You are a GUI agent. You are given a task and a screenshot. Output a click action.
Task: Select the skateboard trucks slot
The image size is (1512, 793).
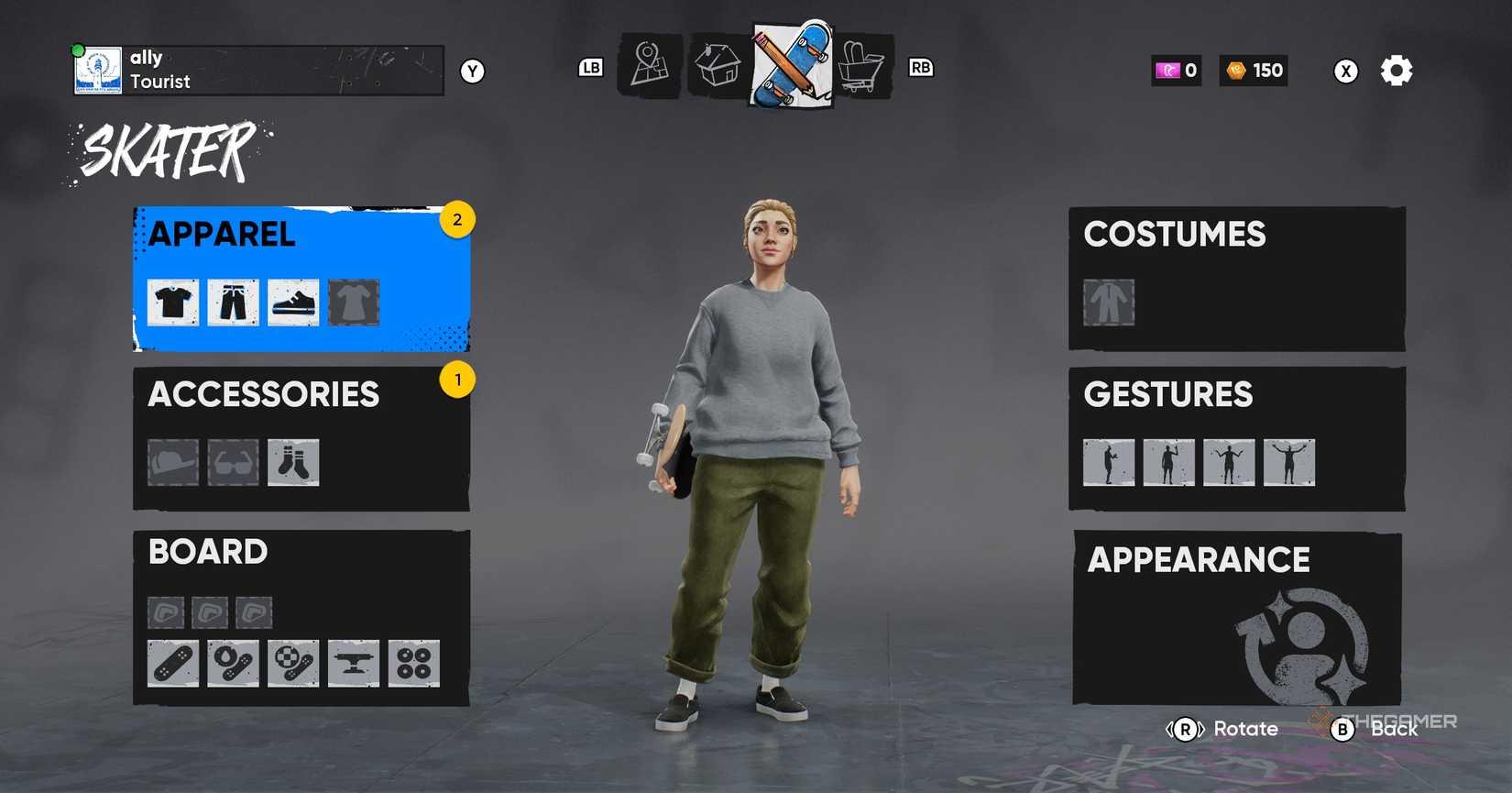[x=354, y=663]
